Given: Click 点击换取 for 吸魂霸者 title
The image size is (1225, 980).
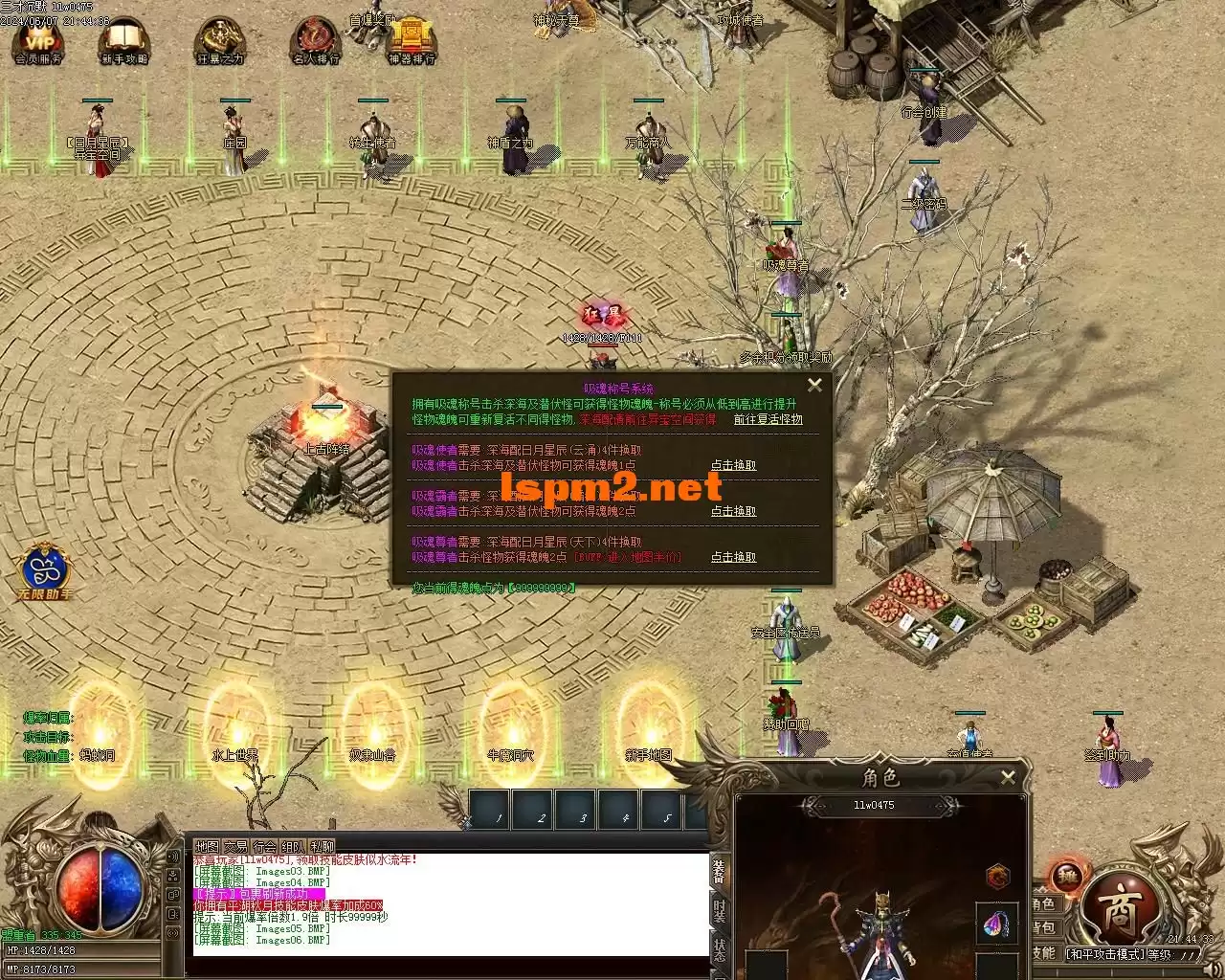Looking at the screenshot, I should coord(733,511).
